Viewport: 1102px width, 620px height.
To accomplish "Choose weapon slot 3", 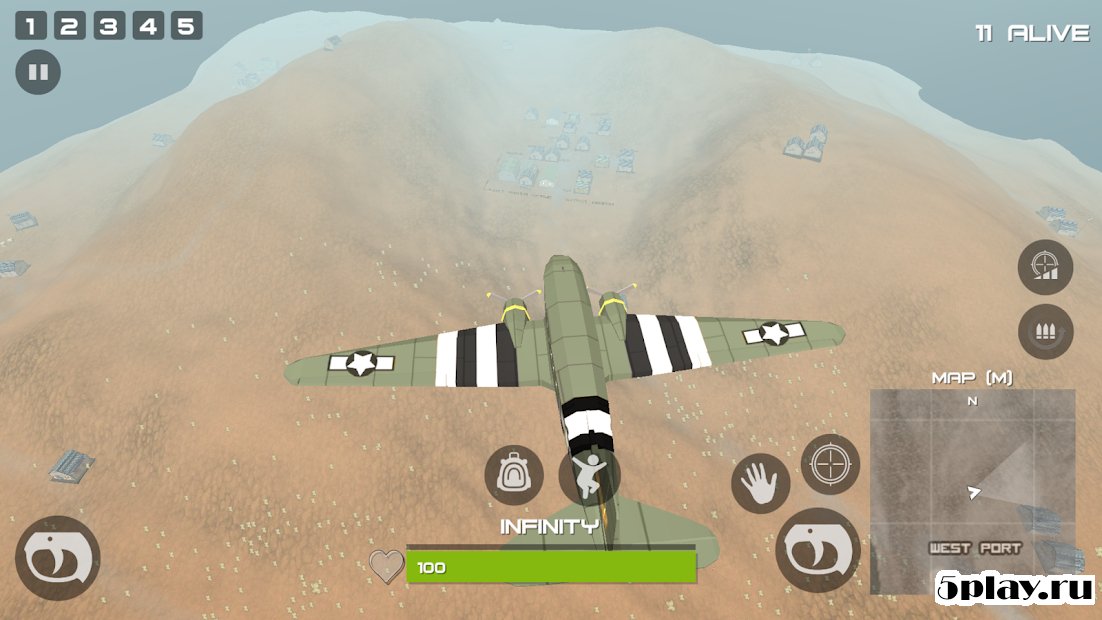I will [108, 26].
